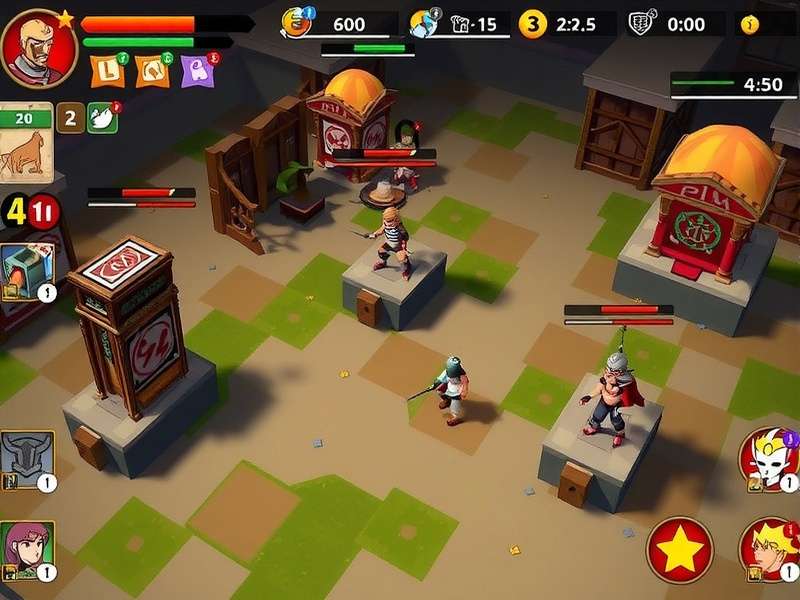Tap the gold coin numbered 3
This screenshot has width=800, height=600.
[x=533, y=24]
